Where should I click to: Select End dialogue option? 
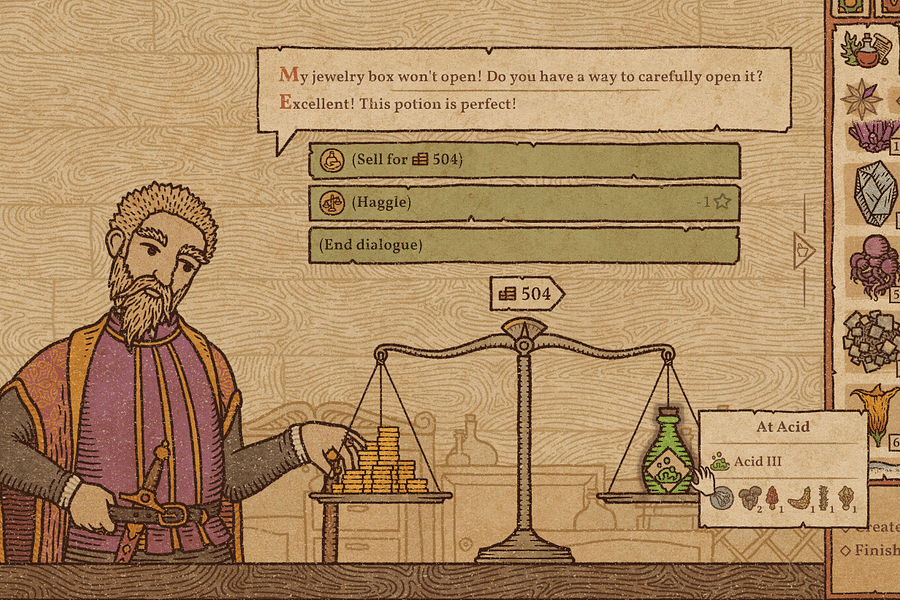(x=524, y=245)
